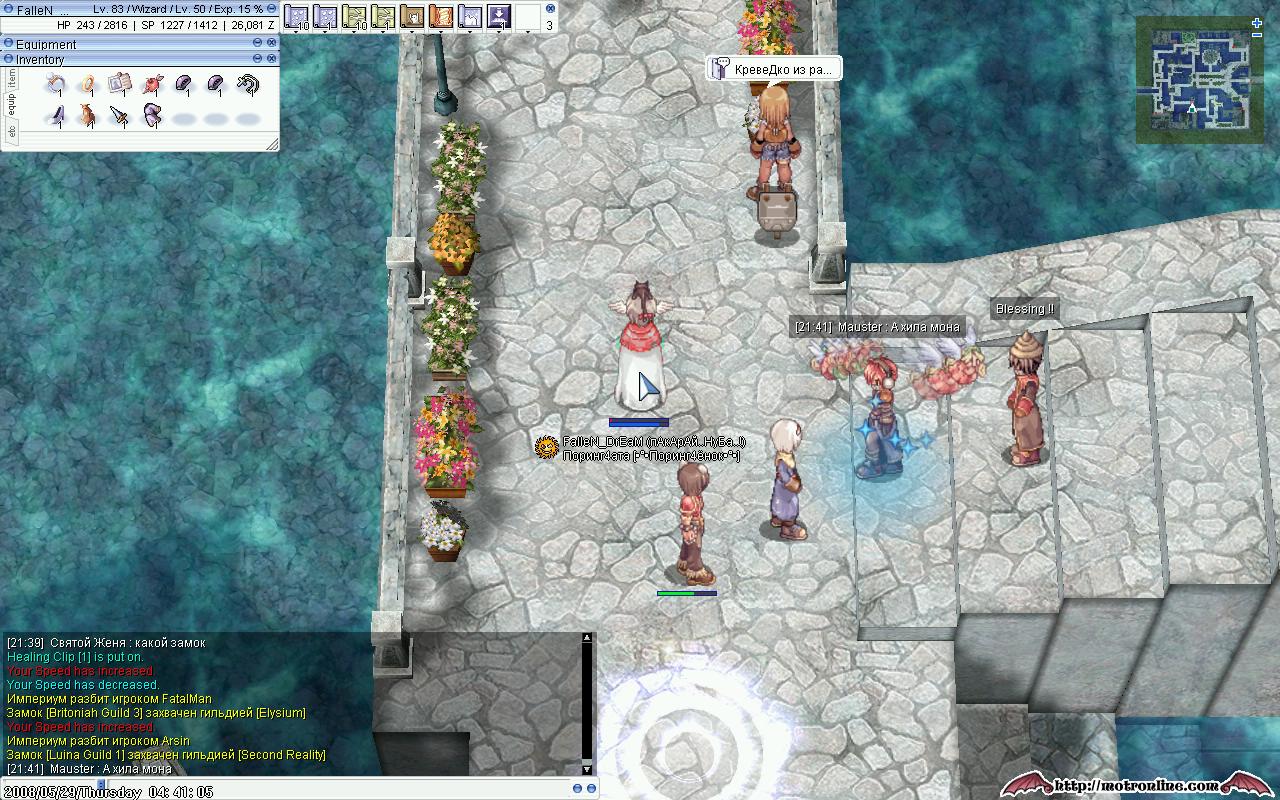Minimize the Equipment window

pos(257,44)
